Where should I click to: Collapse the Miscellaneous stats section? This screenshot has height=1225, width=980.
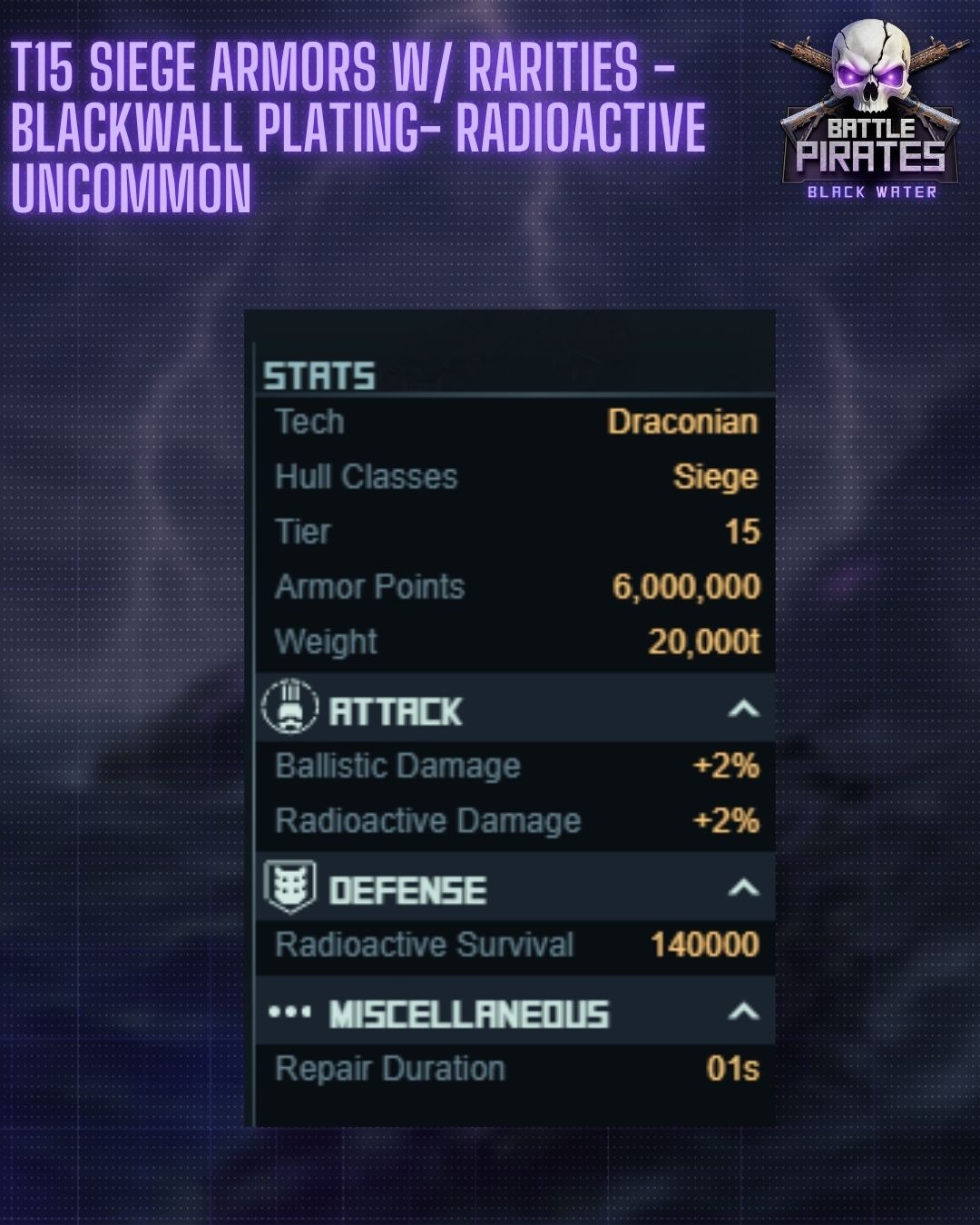[x=743, y=1012]
